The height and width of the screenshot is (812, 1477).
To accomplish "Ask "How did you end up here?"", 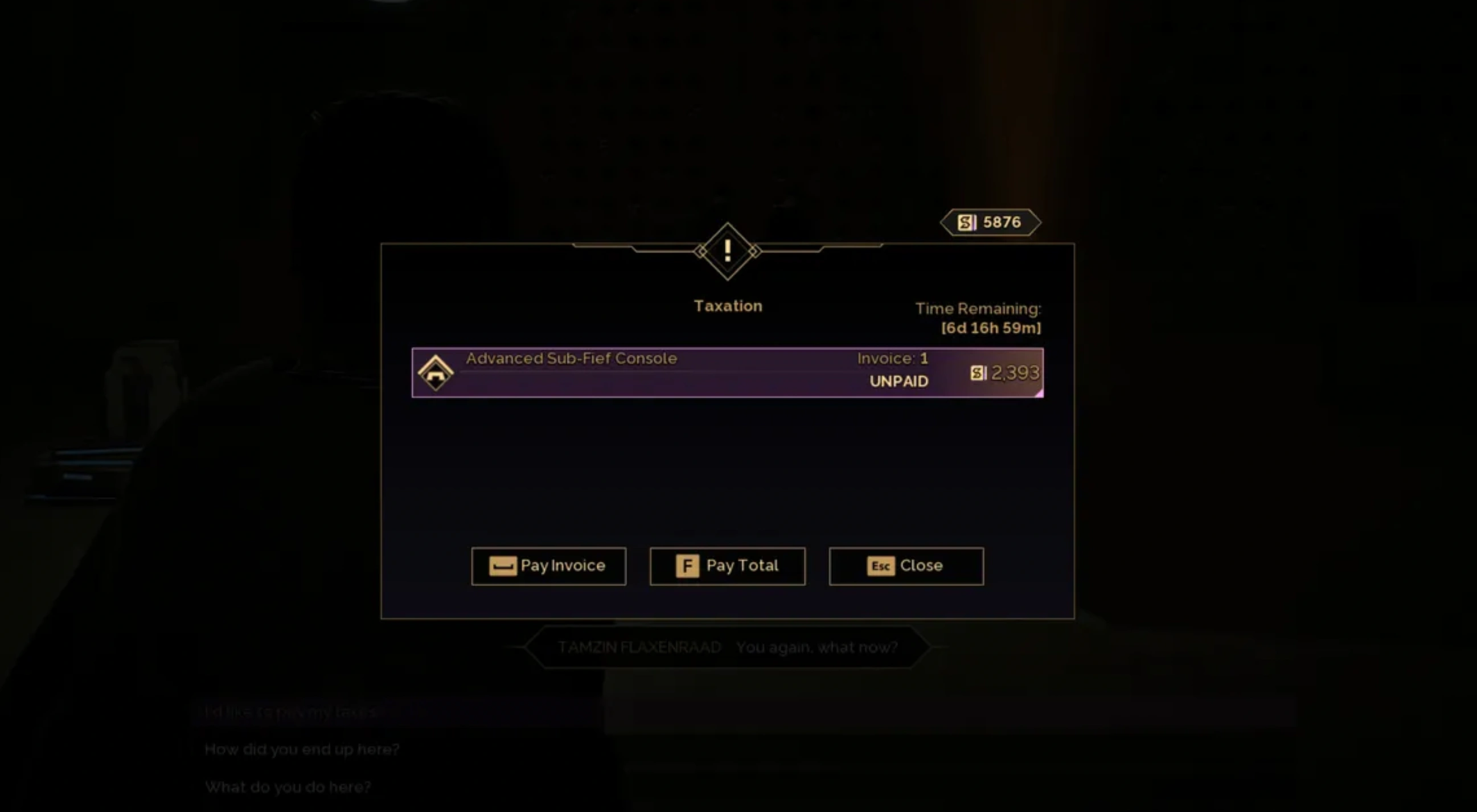I will point(302,749).
